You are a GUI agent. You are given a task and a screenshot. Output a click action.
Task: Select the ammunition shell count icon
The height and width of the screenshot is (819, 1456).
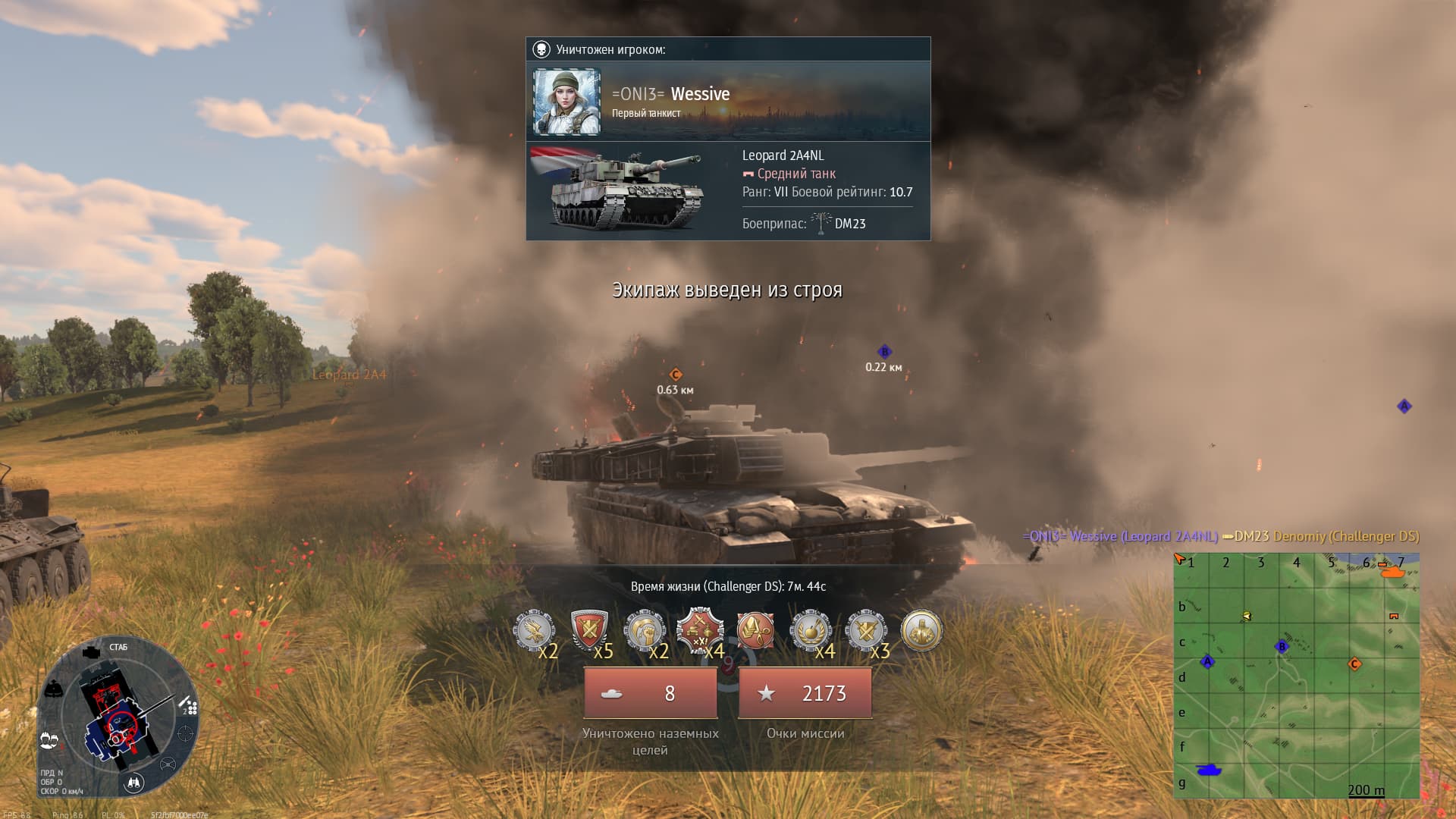(190, 708)
